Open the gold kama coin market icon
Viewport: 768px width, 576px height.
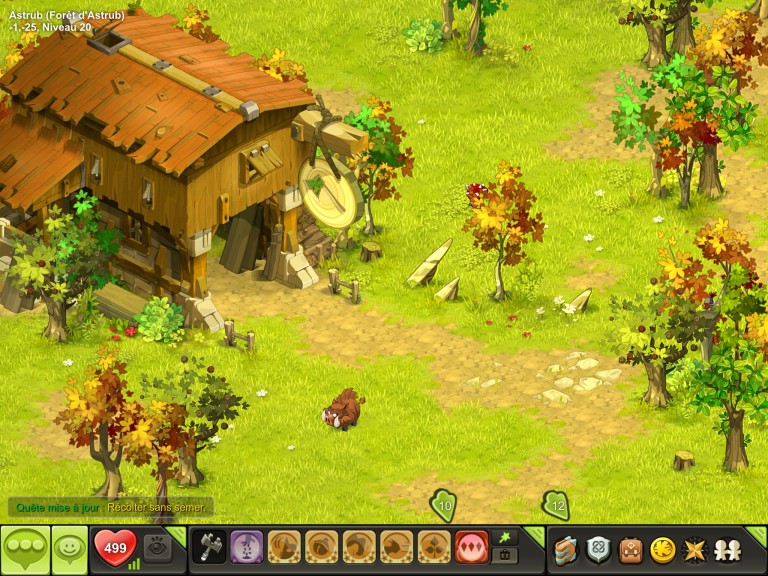pos(661,549)
